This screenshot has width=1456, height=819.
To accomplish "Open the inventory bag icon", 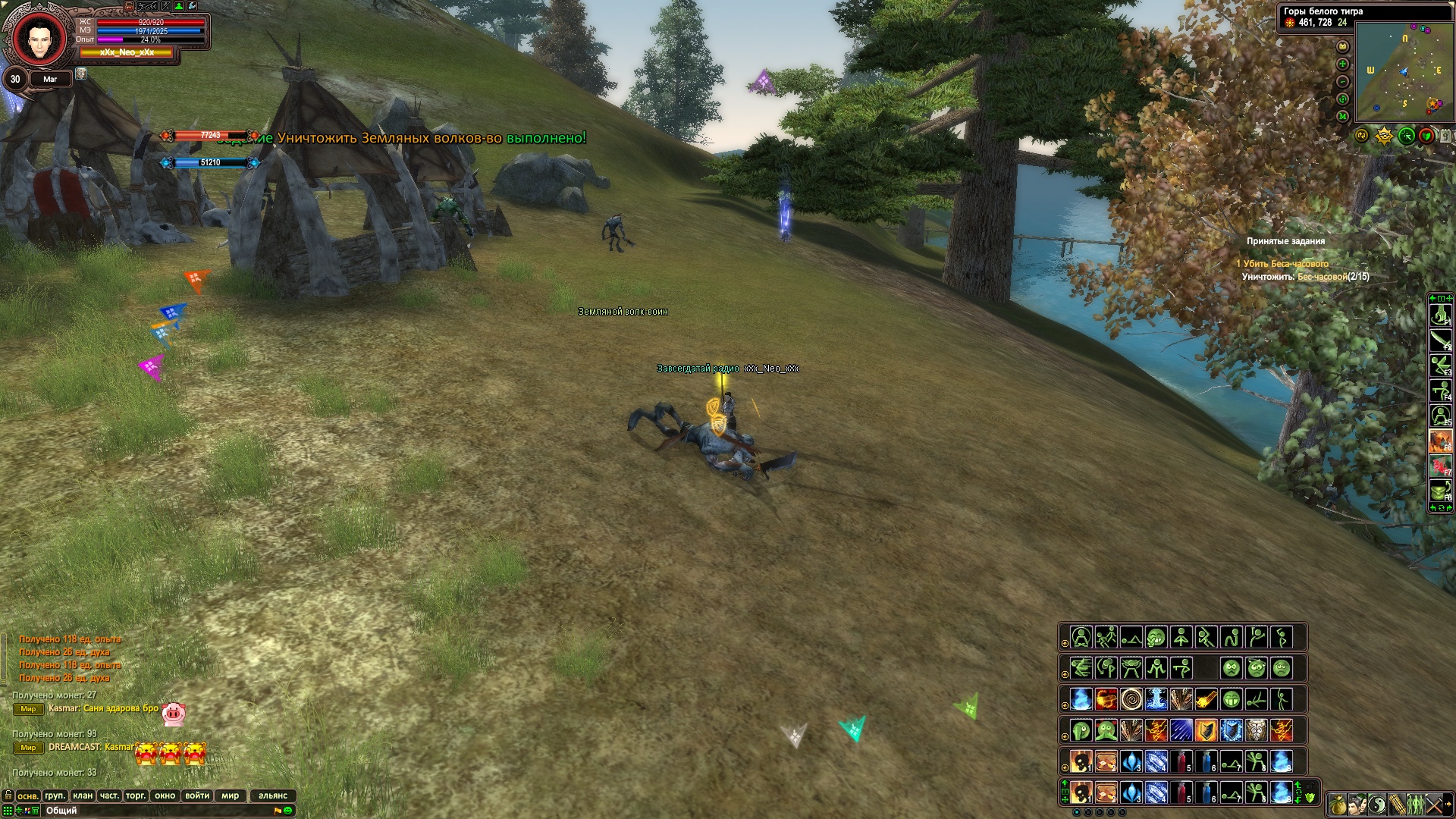I will 1338,804.
